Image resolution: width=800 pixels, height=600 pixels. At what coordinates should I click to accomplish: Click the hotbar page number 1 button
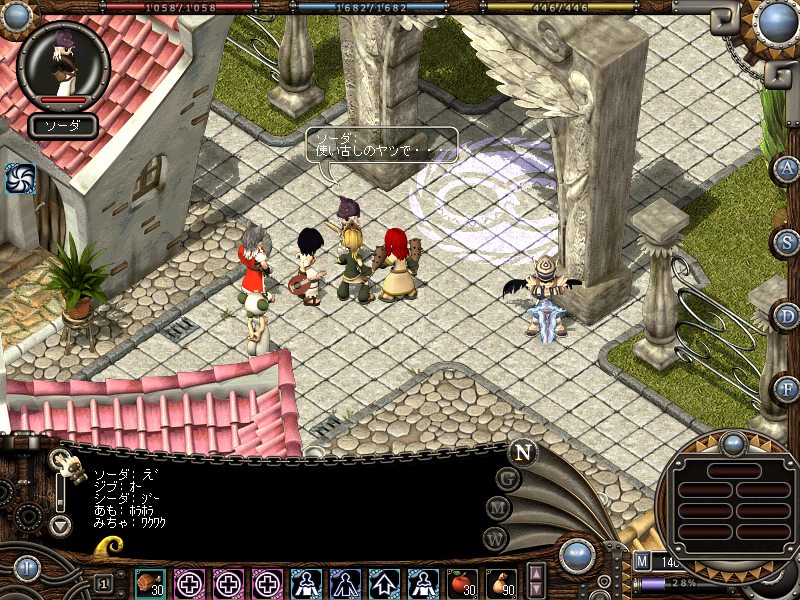click(104, 583)
